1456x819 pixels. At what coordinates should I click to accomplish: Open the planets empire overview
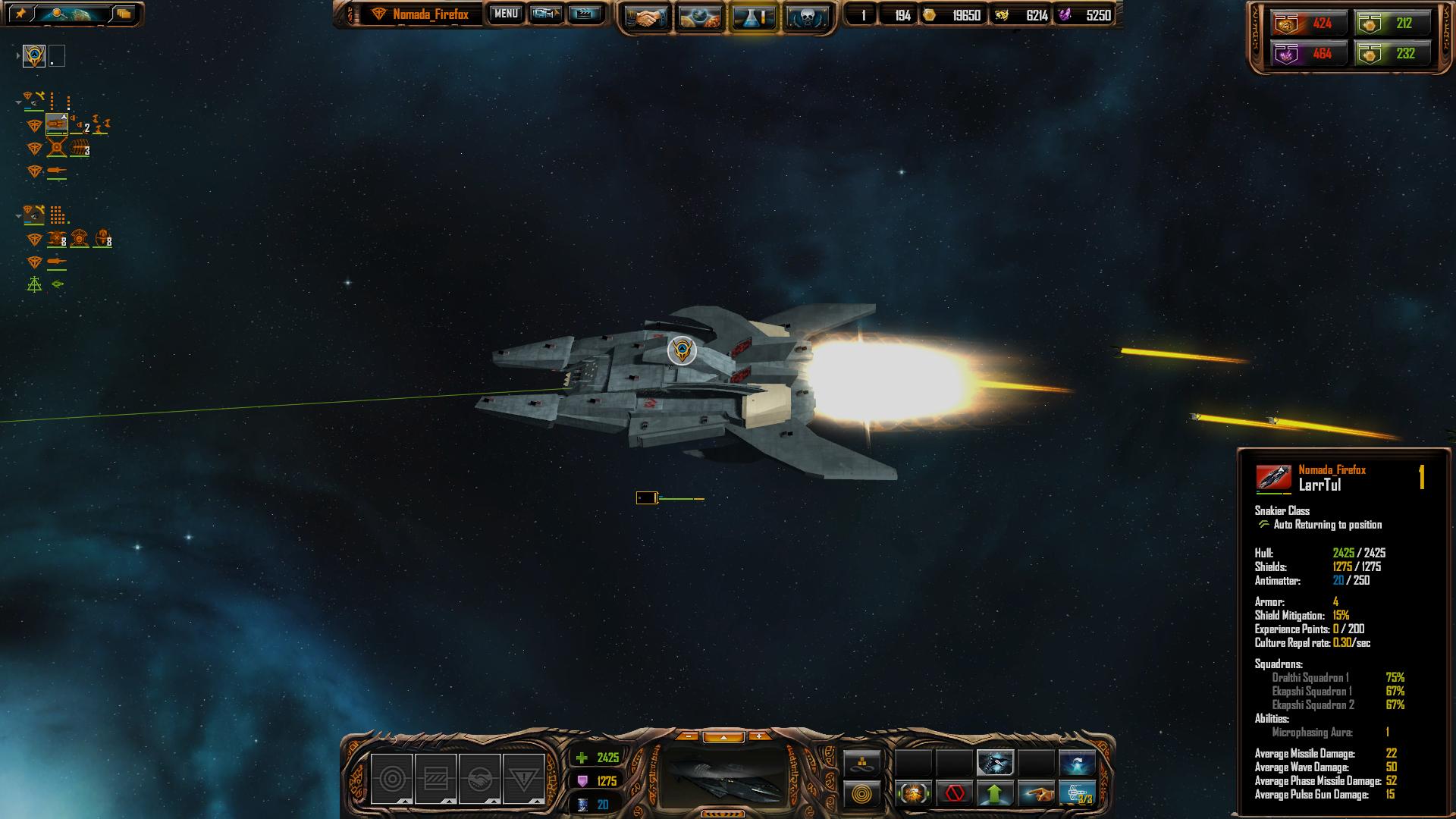click(699, 17)
